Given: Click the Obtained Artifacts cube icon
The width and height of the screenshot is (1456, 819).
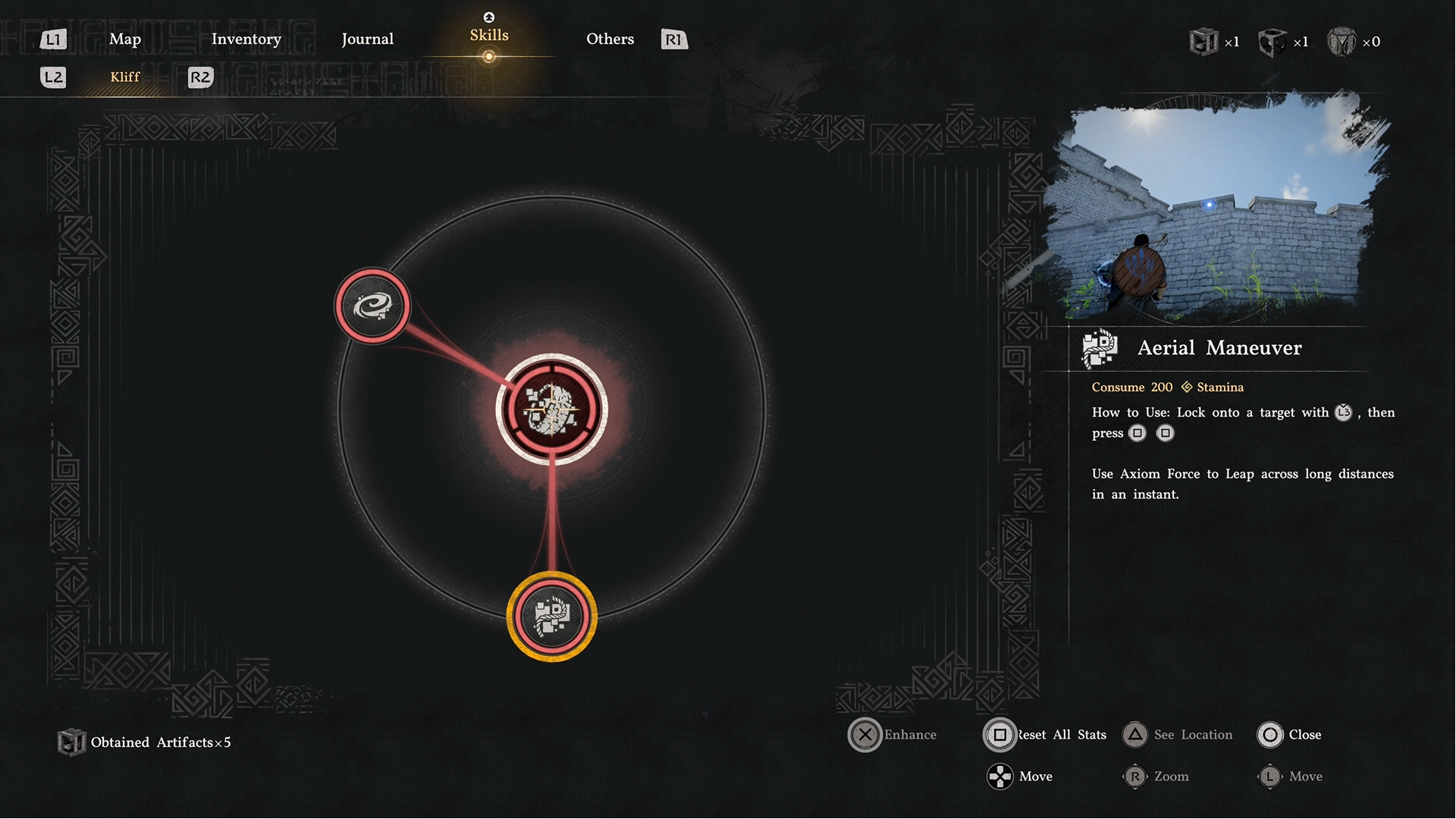Looking at the screenshot, I should (72, 742).
